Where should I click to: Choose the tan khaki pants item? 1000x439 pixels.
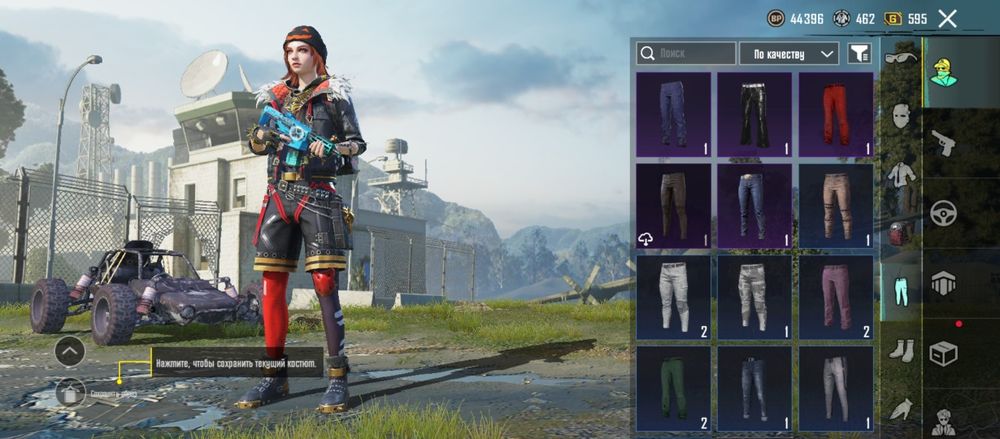coord(835,205)
